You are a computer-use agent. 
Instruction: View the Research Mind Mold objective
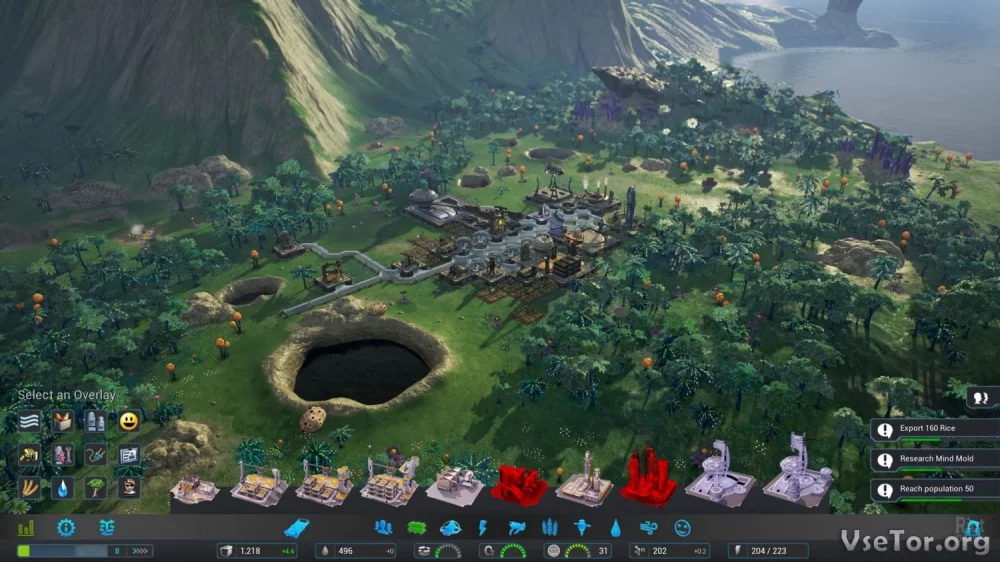(934, 460)
